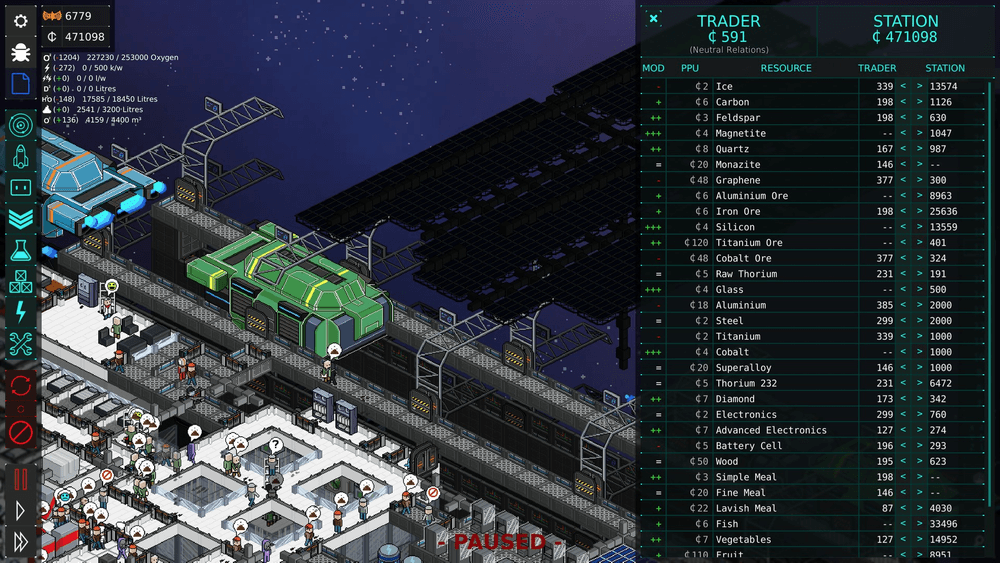Open the lightning bolt power menu
The height and width of the screenshot is (563, 1000).
coord(20,313)
